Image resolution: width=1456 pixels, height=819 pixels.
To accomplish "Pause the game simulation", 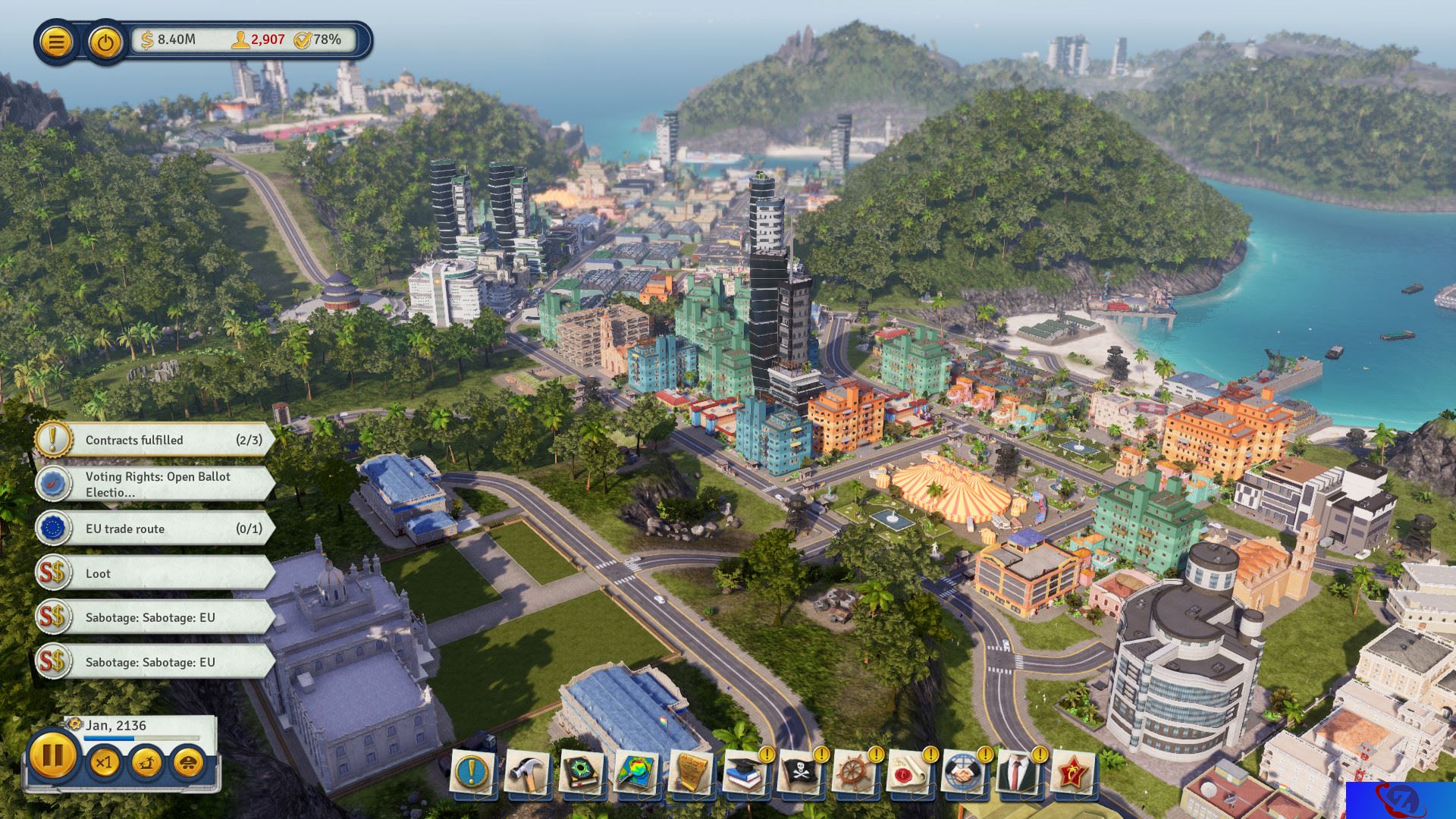I will point(53,756).
